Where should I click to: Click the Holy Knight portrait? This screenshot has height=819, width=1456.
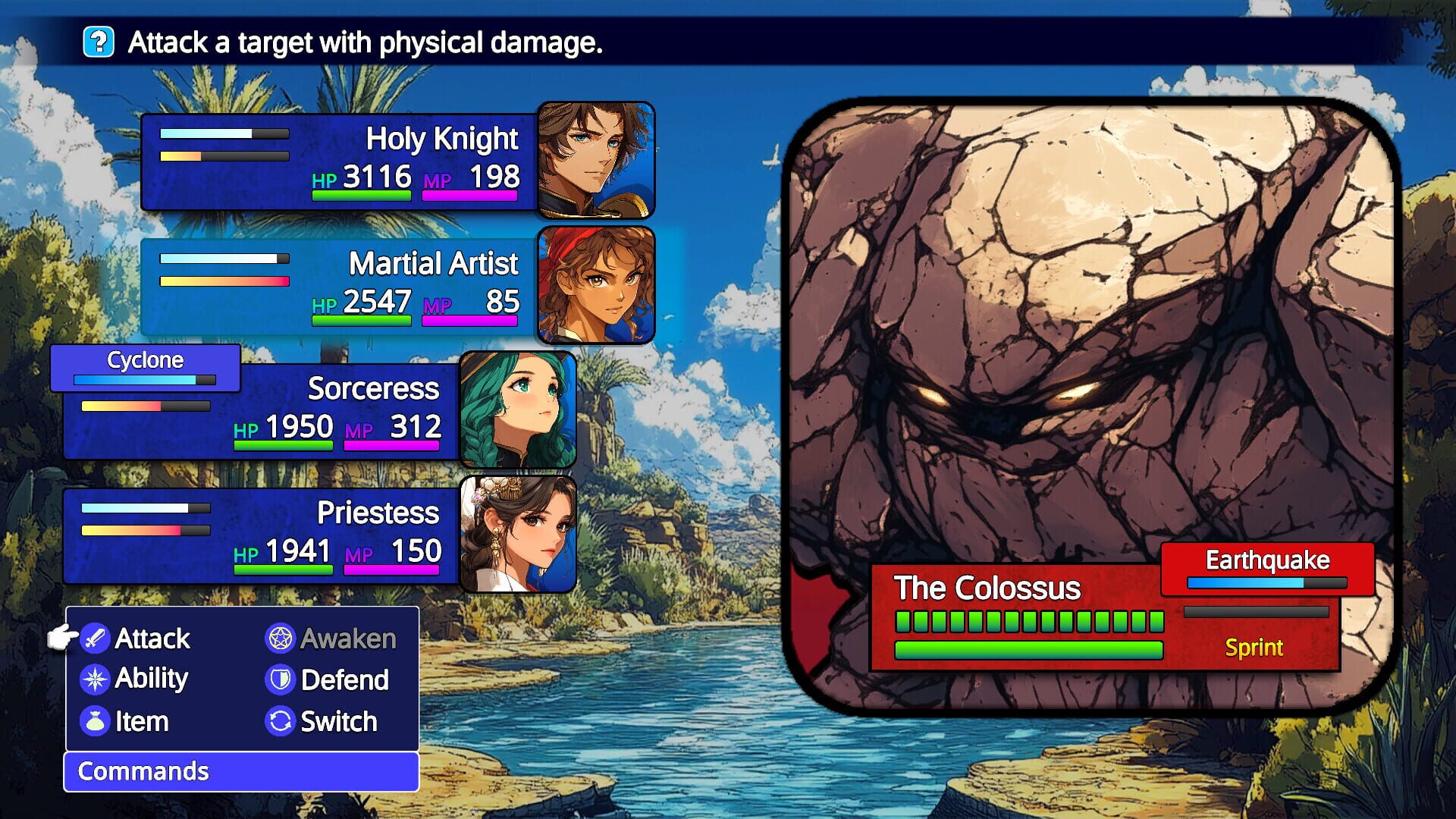[598, 160]
